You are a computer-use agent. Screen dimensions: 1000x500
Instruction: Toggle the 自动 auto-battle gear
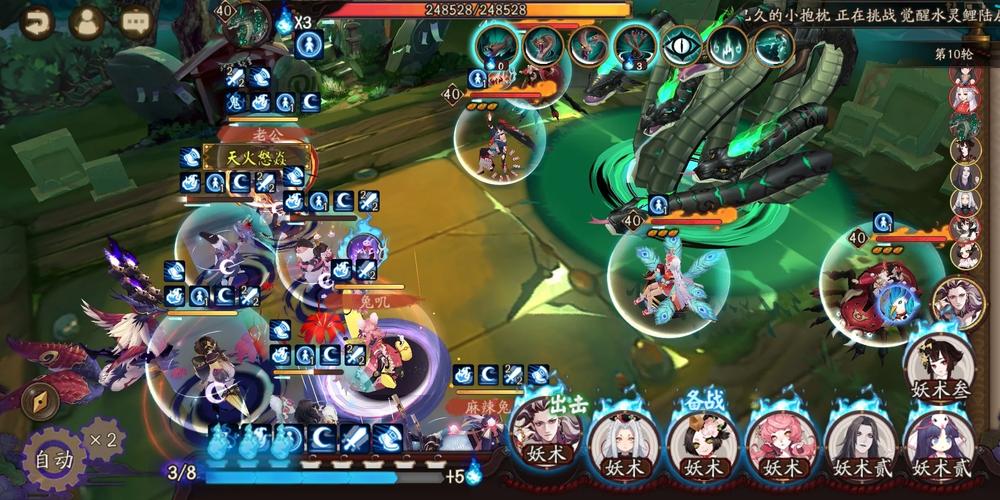tap(53, 459)
